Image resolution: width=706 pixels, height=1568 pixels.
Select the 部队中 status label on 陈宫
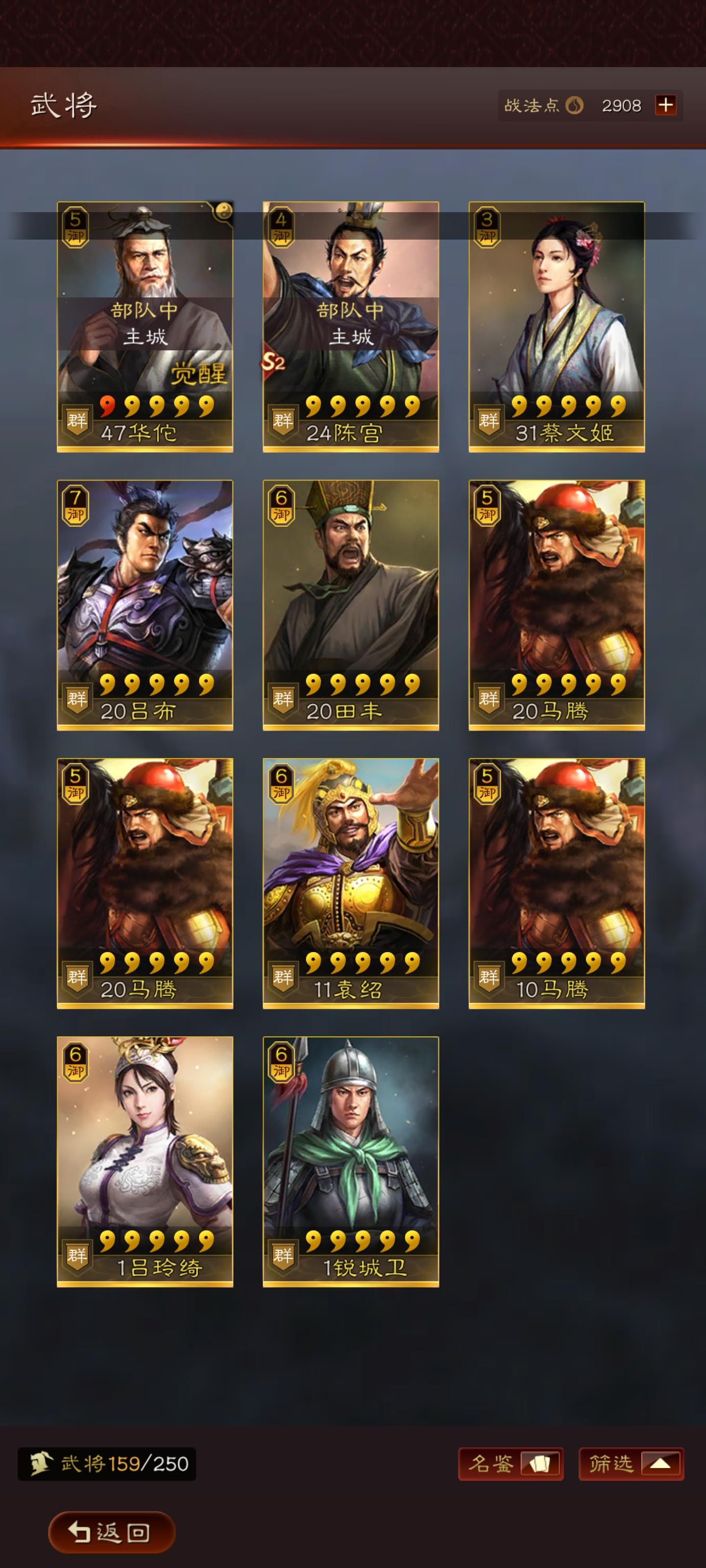point(352,311)
